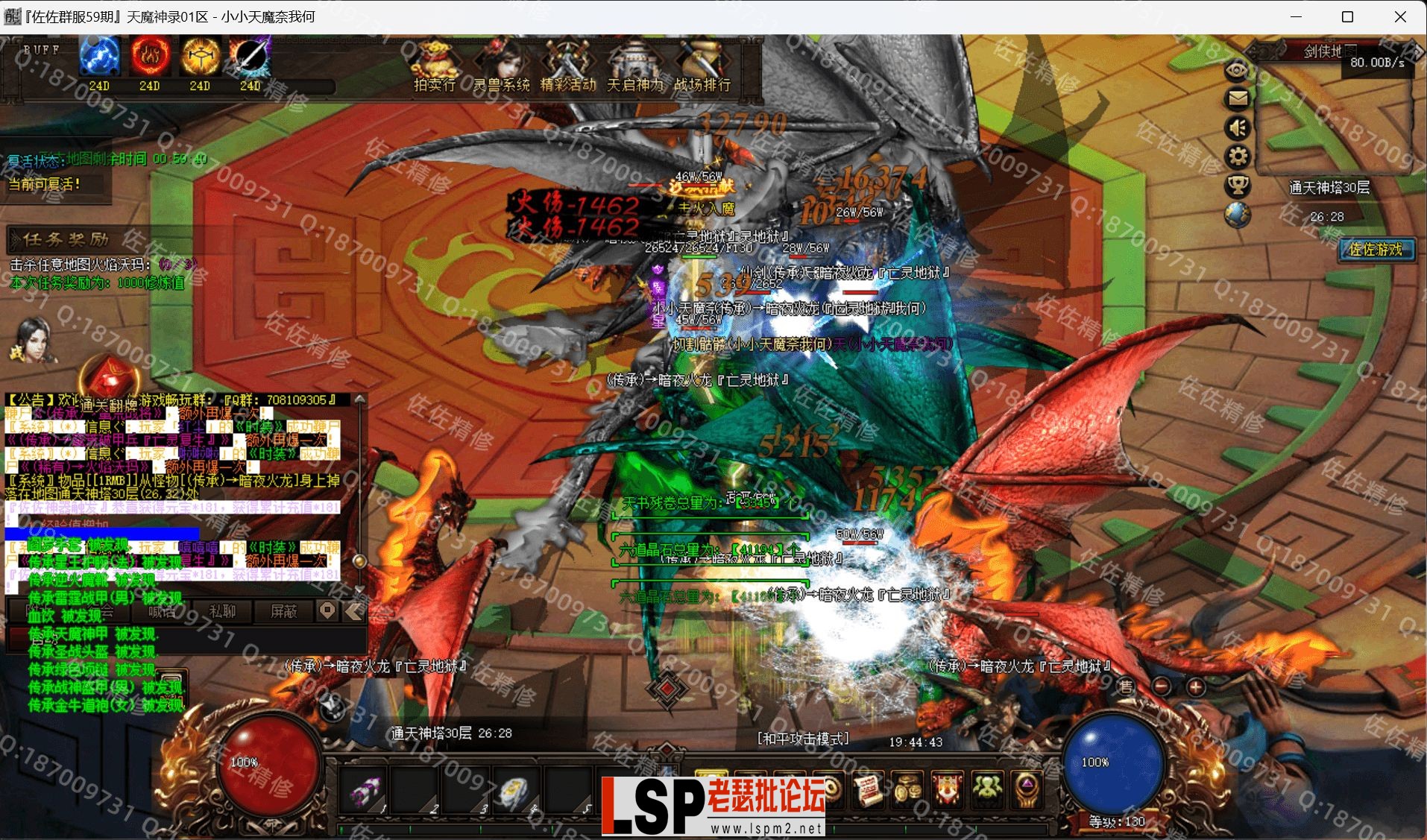1427x840 pixels.
Task: Open the settings gear on the right sidebar
Action: point(1238,156)
